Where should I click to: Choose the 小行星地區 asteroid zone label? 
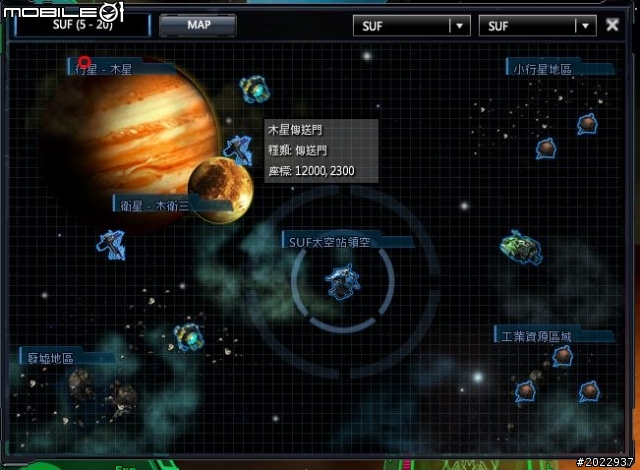pos(542,68)
